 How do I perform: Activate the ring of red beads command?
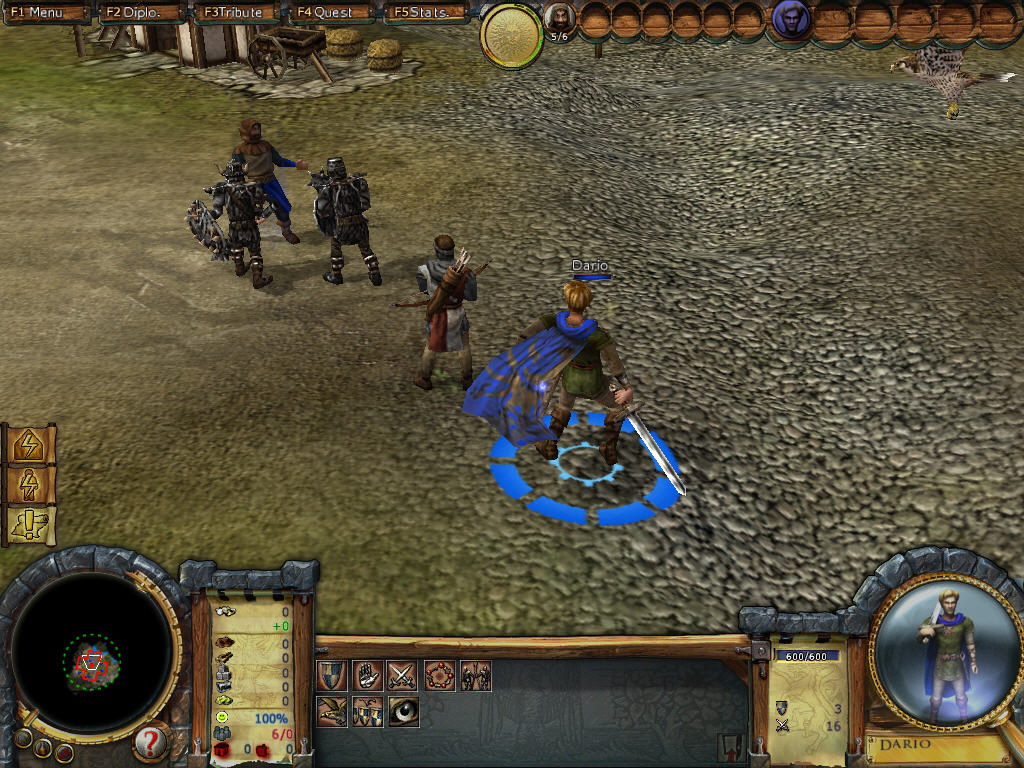click(439, 676)
